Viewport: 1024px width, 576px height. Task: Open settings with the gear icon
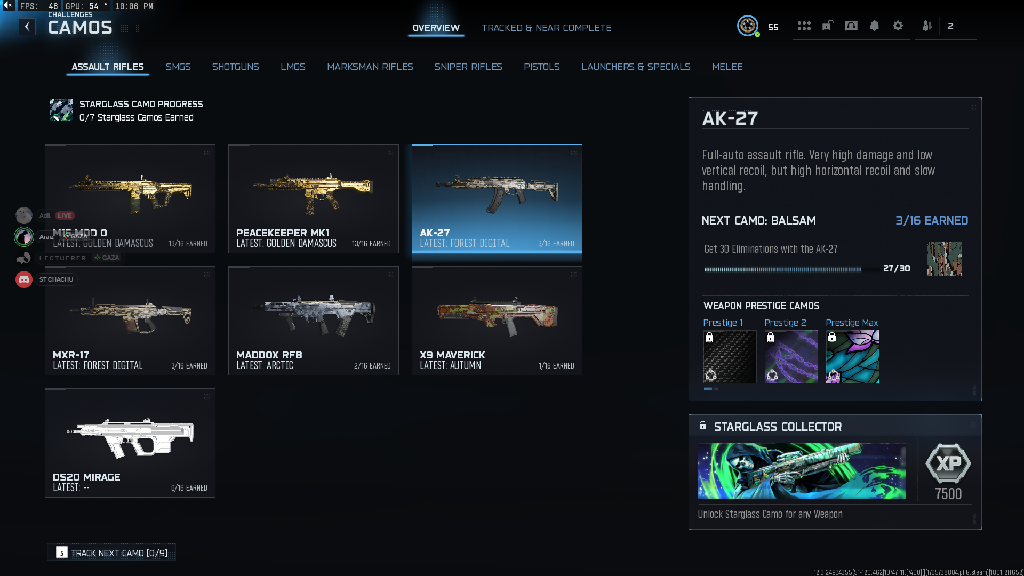coord(897,26)
